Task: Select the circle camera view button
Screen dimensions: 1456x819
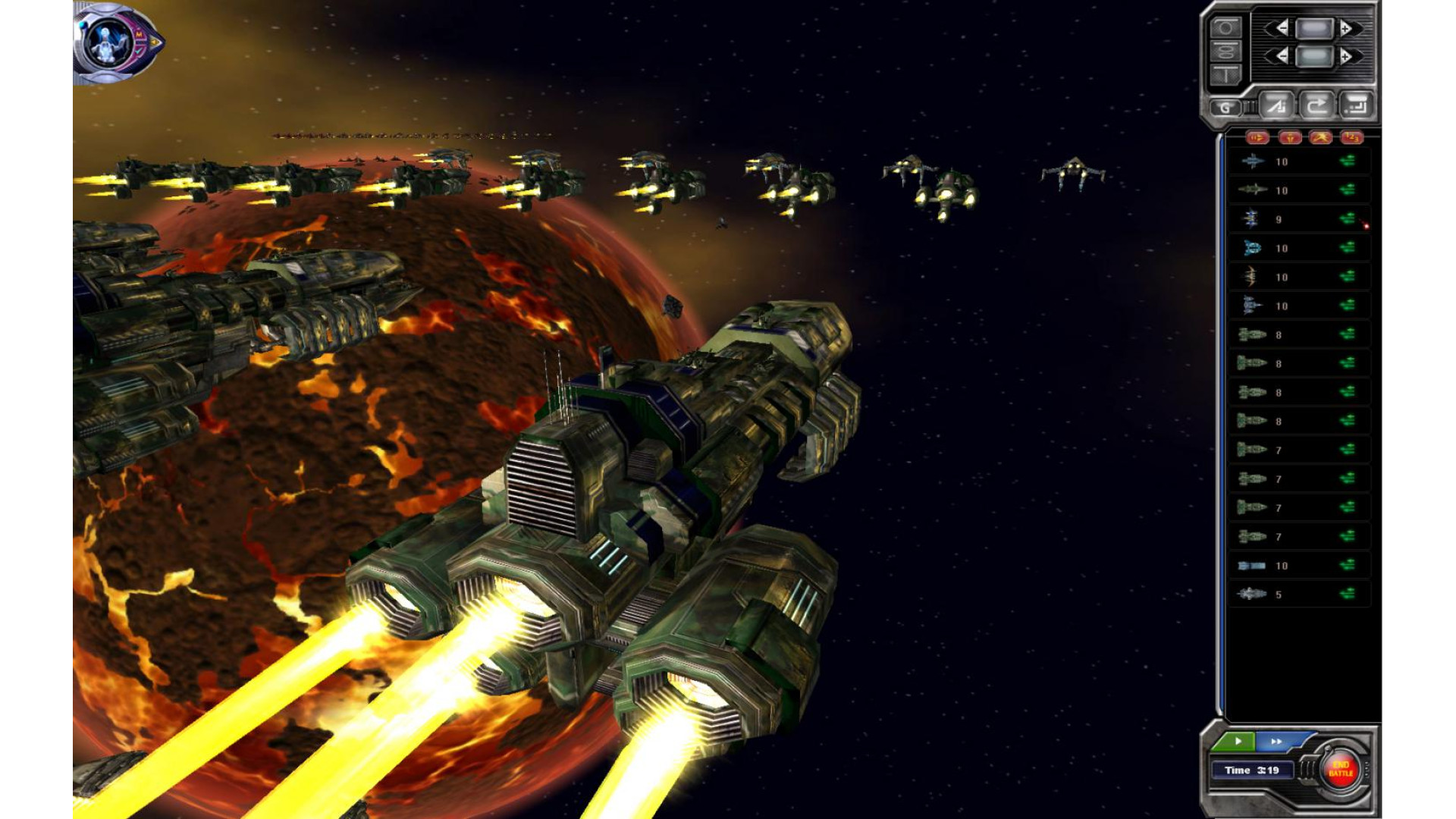Action: pyautogui.click(x=1225, y=29)
